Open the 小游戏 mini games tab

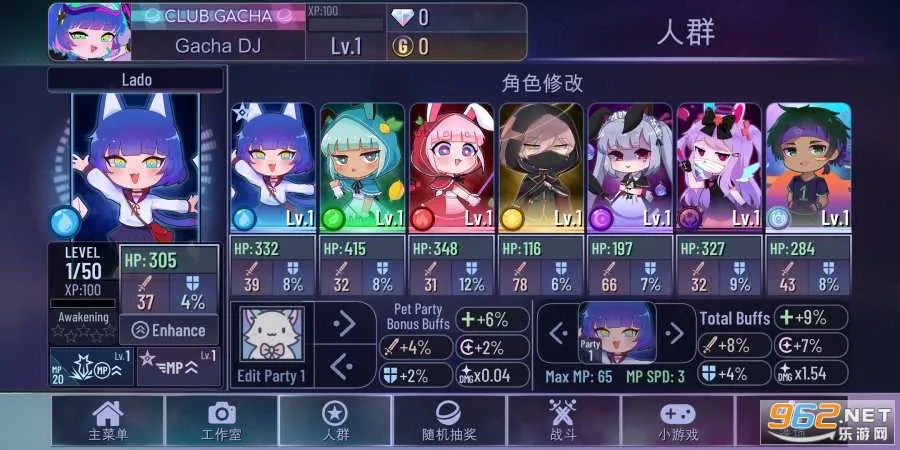677,422
